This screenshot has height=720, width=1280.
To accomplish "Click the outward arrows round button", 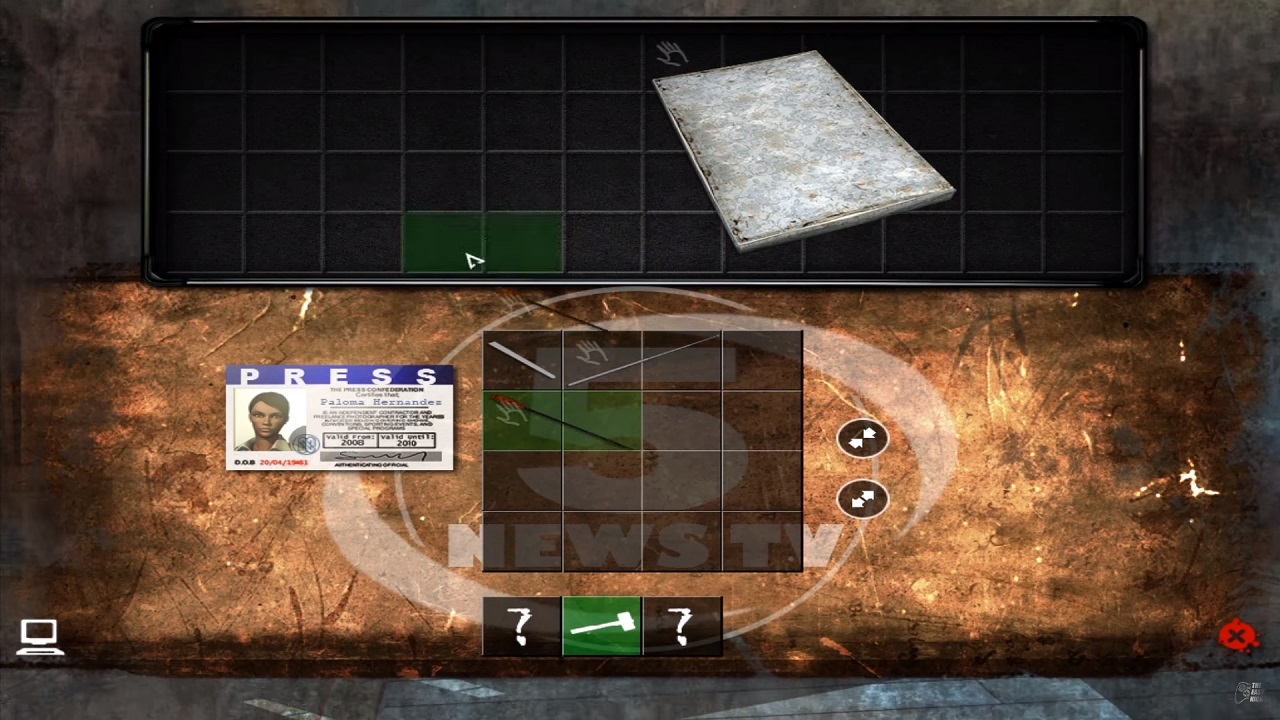I will pyautogui.click(x=862, y=498).
